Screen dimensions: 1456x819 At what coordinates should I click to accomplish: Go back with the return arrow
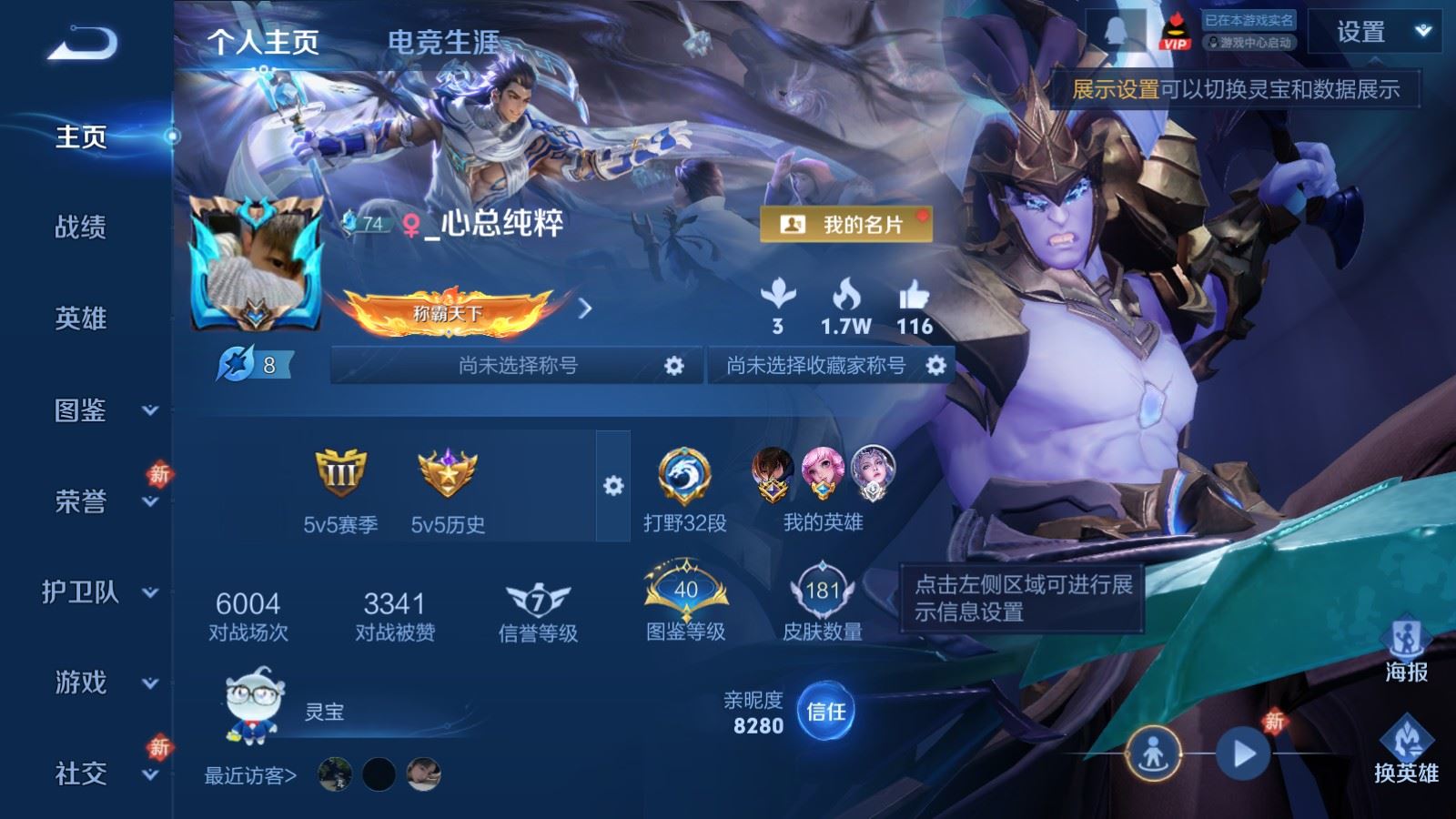pyautogui.click(x=83, y=43)
